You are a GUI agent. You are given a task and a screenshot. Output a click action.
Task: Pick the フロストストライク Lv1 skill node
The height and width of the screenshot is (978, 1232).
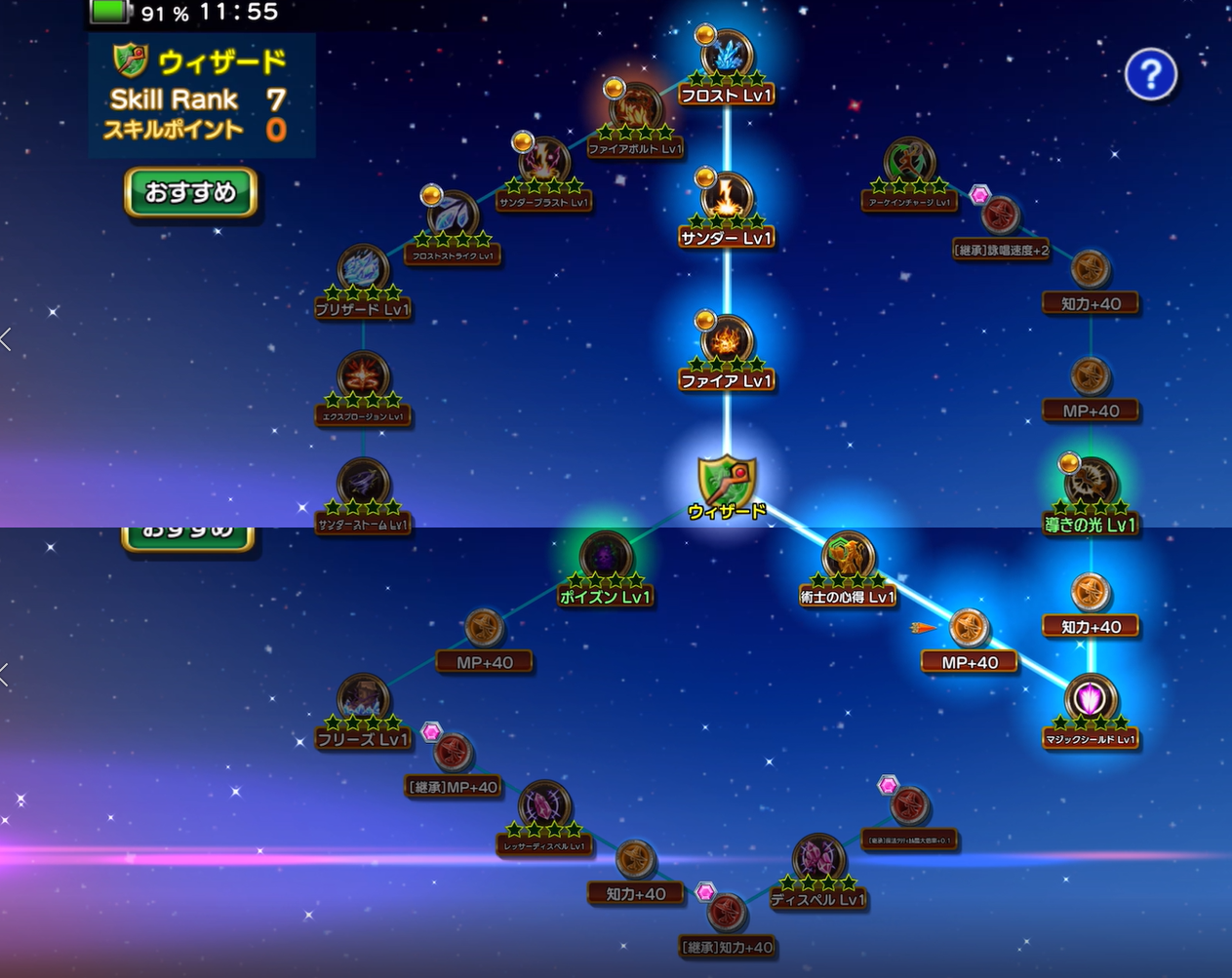click(x=454, y=215)
